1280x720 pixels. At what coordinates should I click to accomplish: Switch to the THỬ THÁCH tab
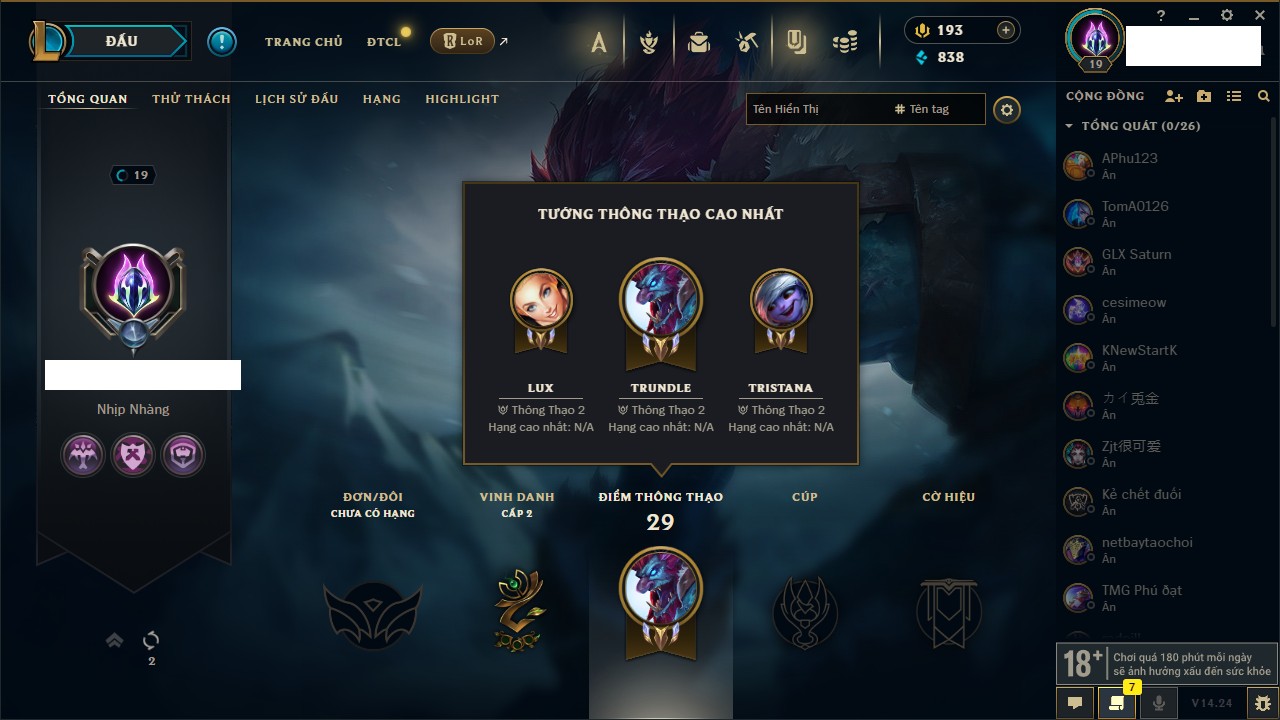191,99
